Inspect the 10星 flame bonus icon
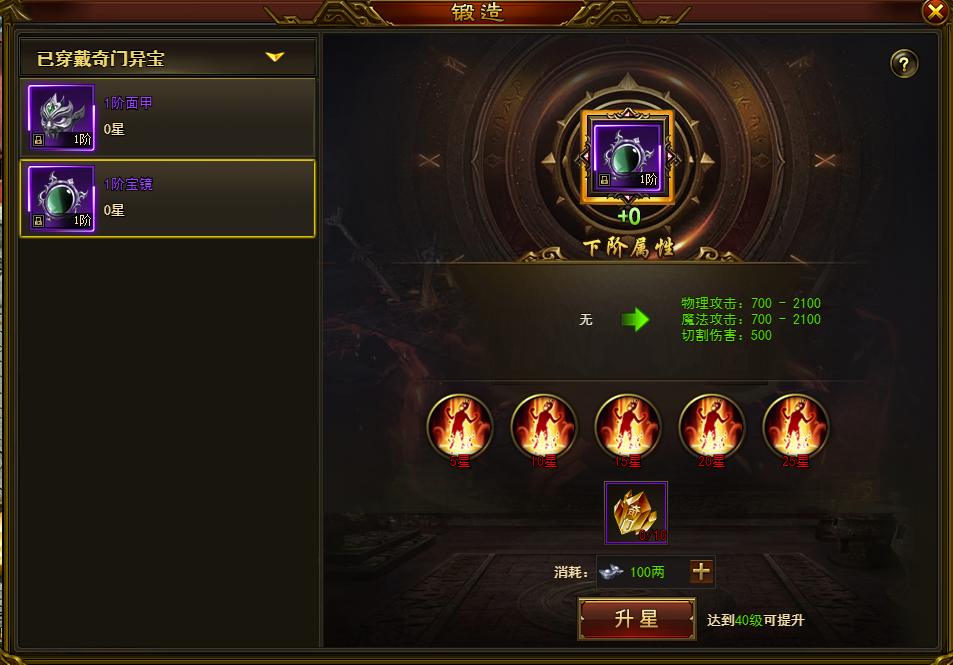This screenshot has width=953, height=665. pos(544,426)
